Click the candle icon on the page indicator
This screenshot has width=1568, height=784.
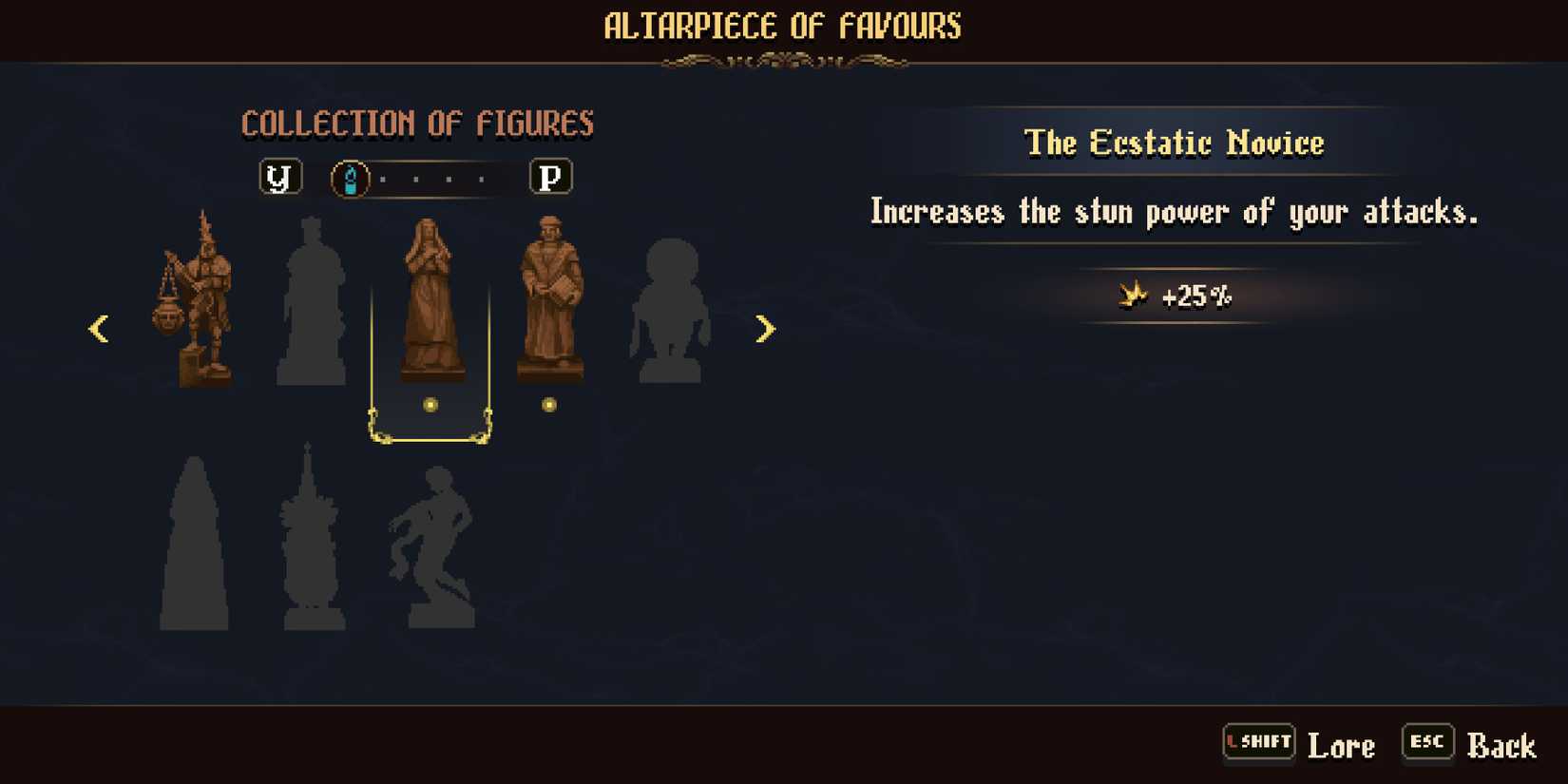coord(351,176)
